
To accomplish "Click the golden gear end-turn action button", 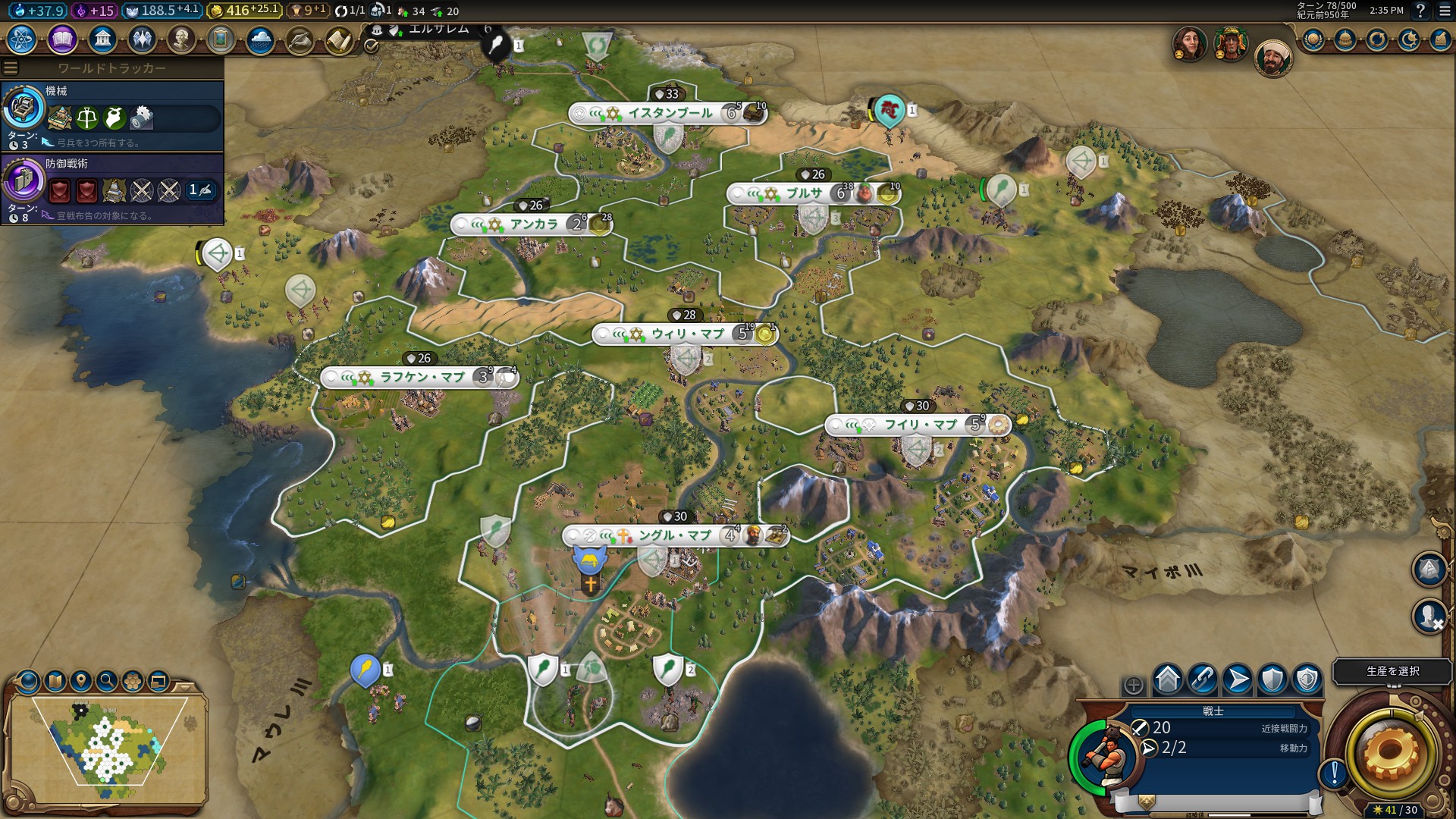I will (x=1391, y=752).
